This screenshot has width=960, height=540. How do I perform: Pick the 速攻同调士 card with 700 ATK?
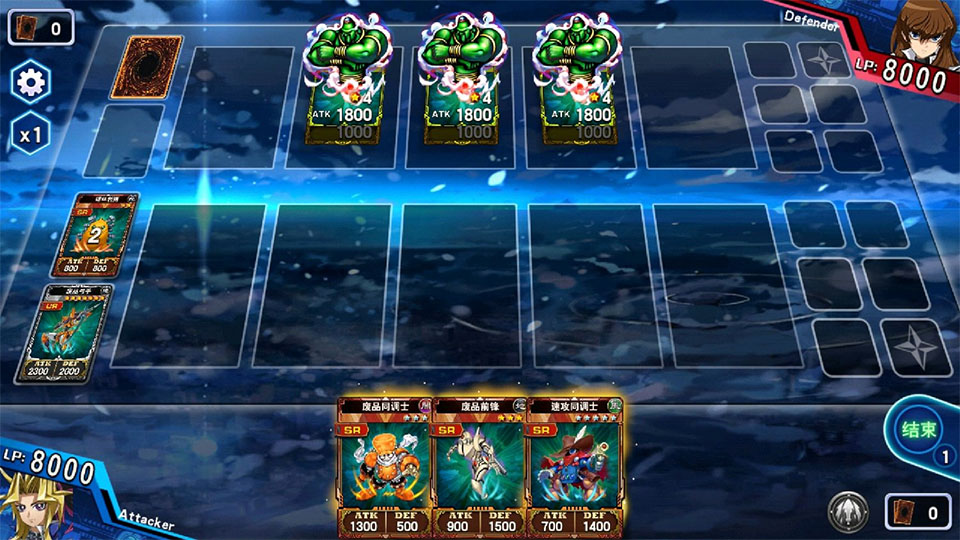(x=574, y=465)
